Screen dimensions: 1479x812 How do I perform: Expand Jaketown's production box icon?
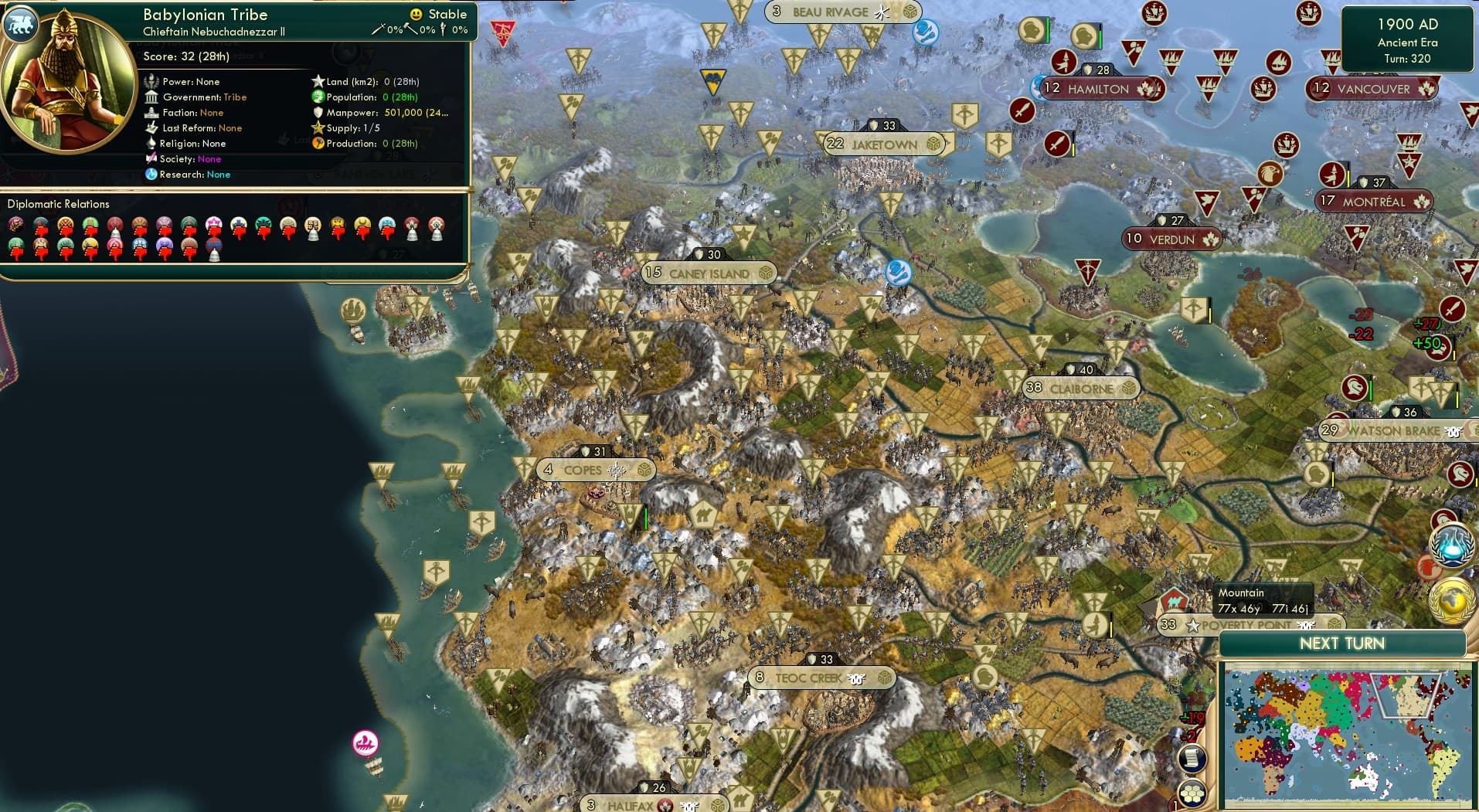pyautogui.click(x=933, y=144)
